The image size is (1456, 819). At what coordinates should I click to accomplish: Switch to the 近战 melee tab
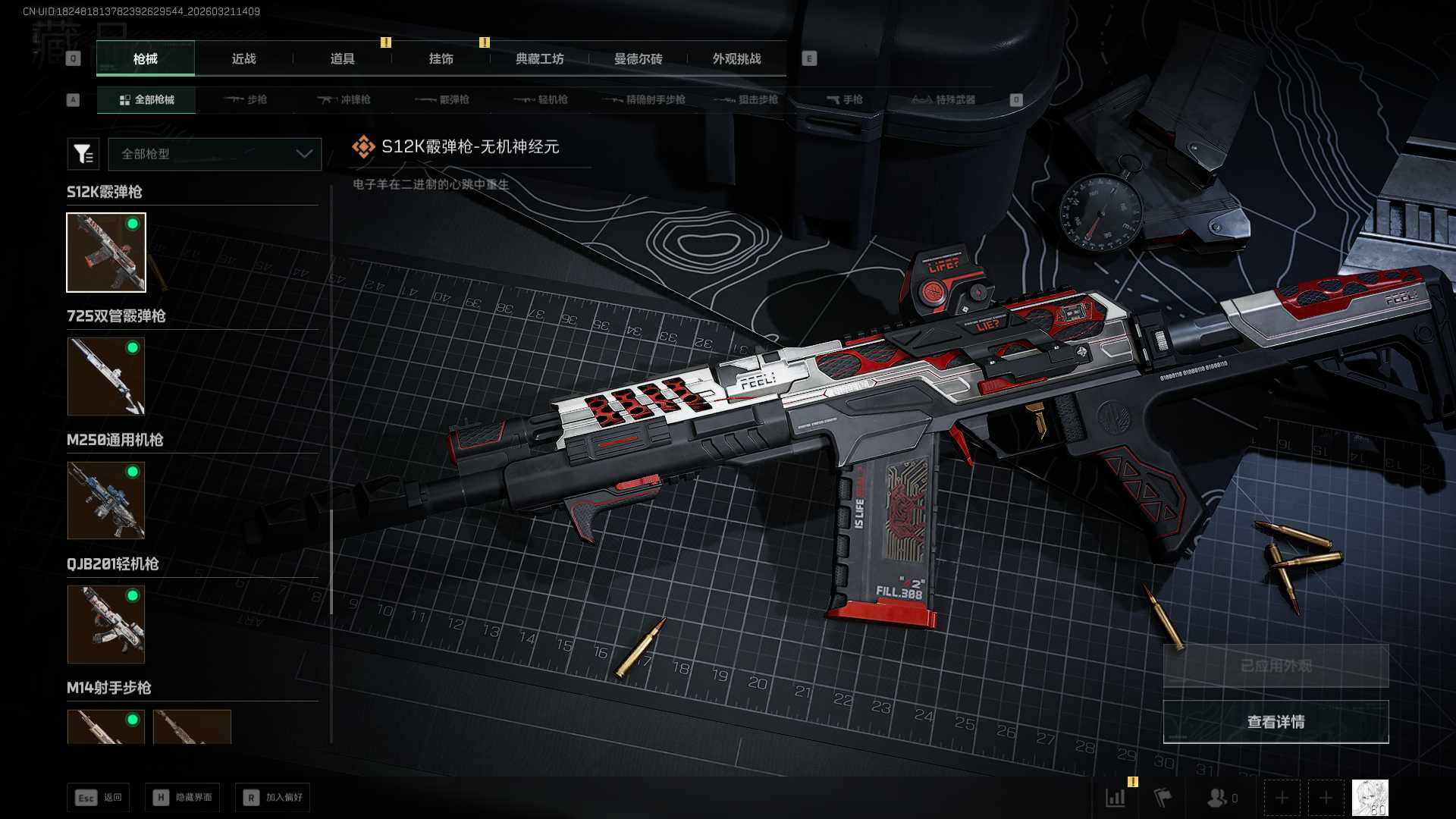243,58
